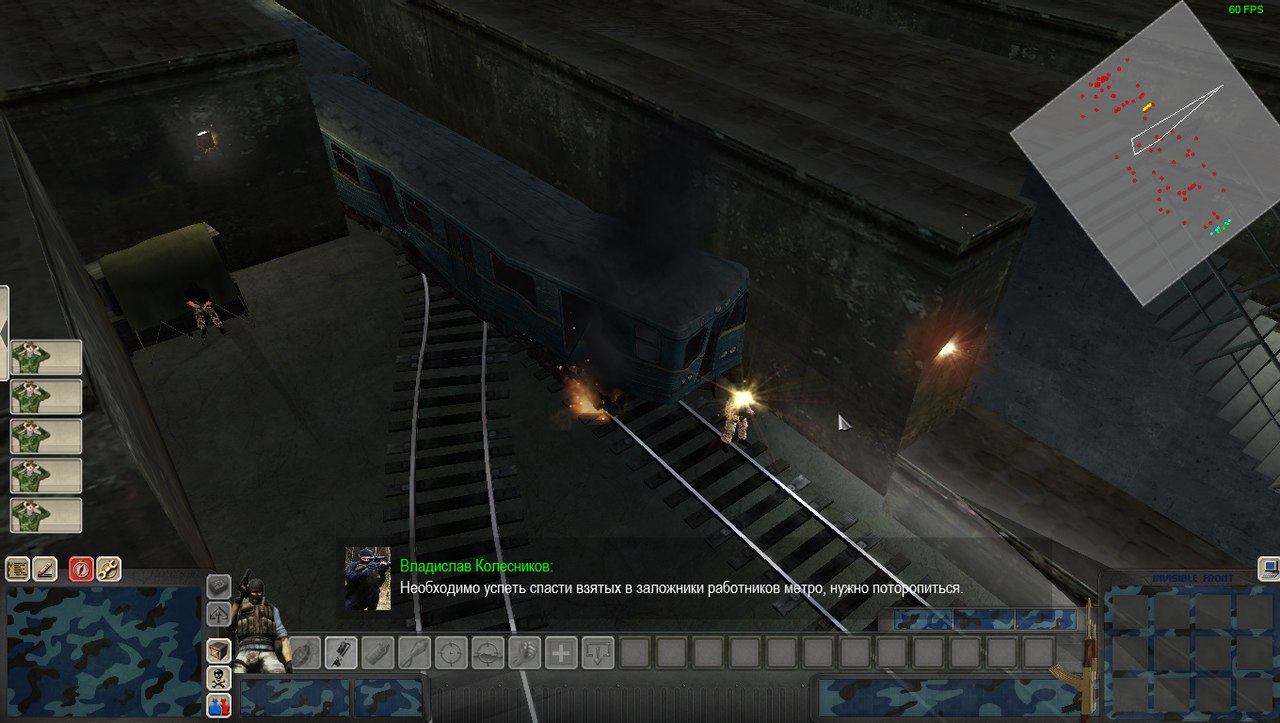Open the wooden crate inventory button
The height and width of the screenshot is (723, 1280).
(x=219, y=651)
